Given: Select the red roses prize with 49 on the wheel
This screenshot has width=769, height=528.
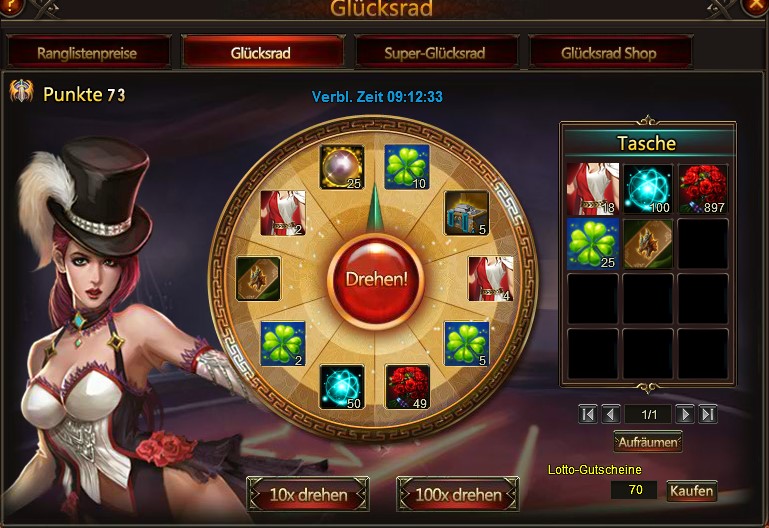Looking at the screenshot, I should [x=408, y=386].
